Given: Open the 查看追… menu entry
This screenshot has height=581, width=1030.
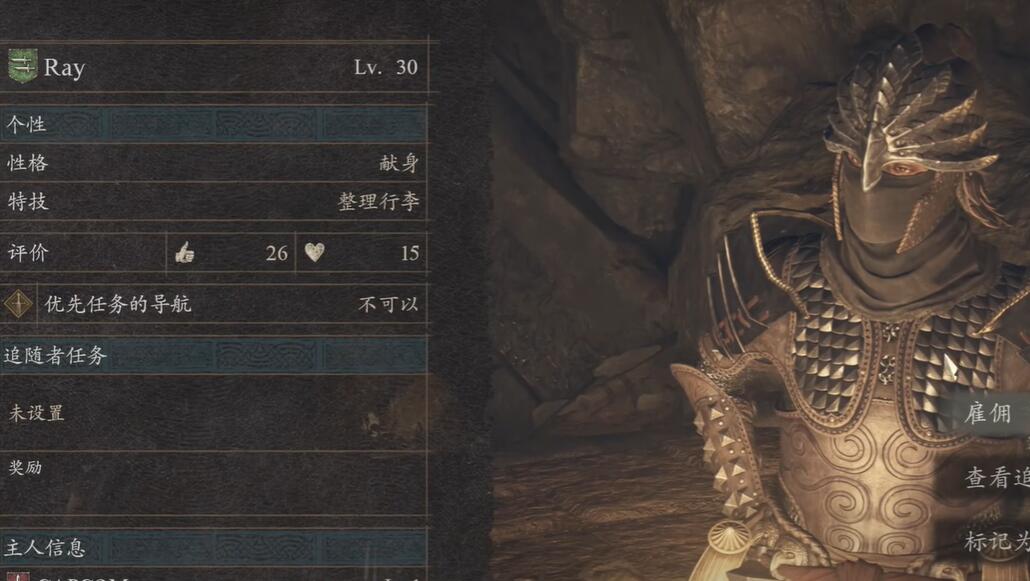Looking at the screenshot, I should click(996, 478).
